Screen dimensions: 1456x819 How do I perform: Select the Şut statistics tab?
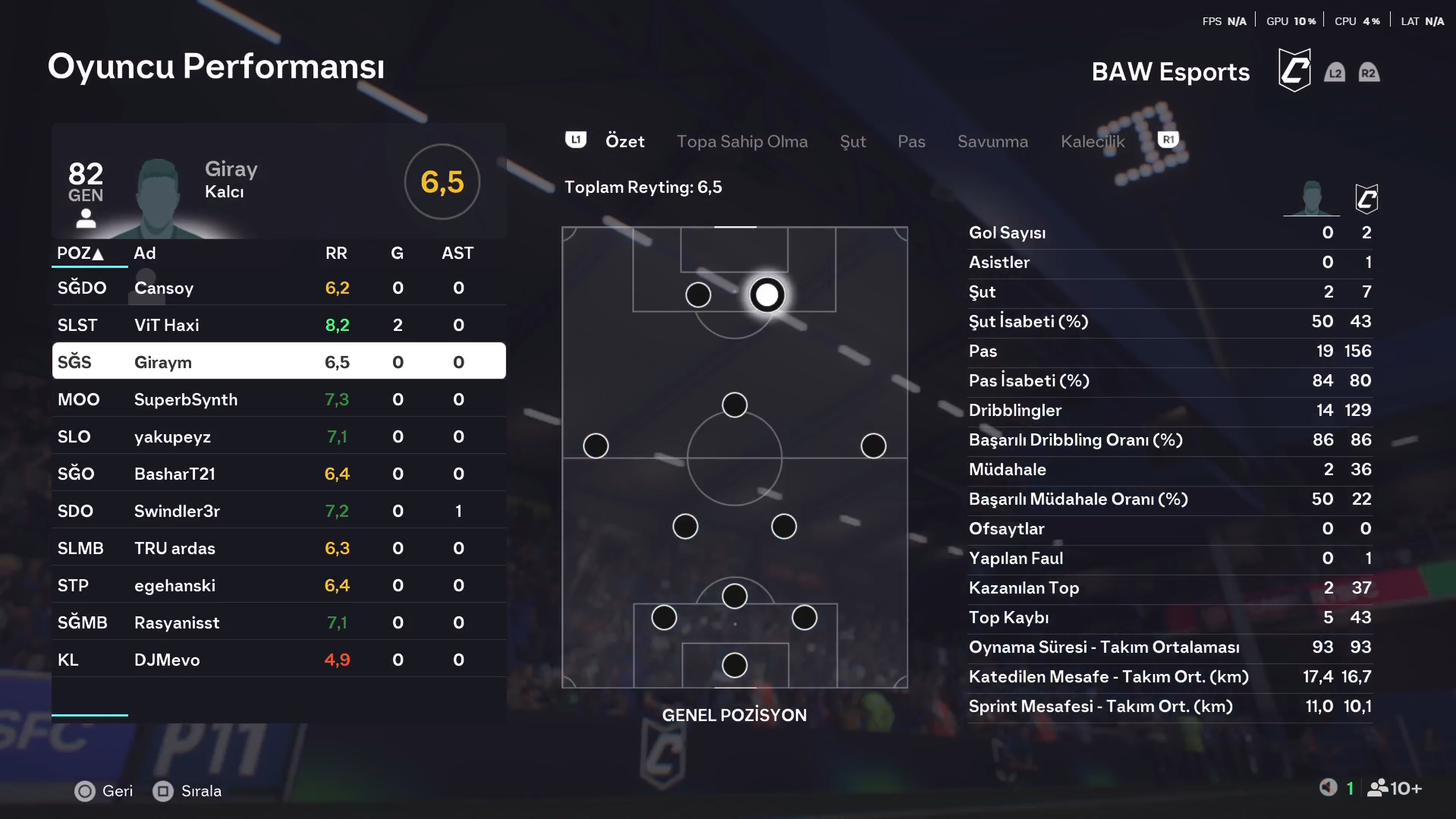point(853,141)
